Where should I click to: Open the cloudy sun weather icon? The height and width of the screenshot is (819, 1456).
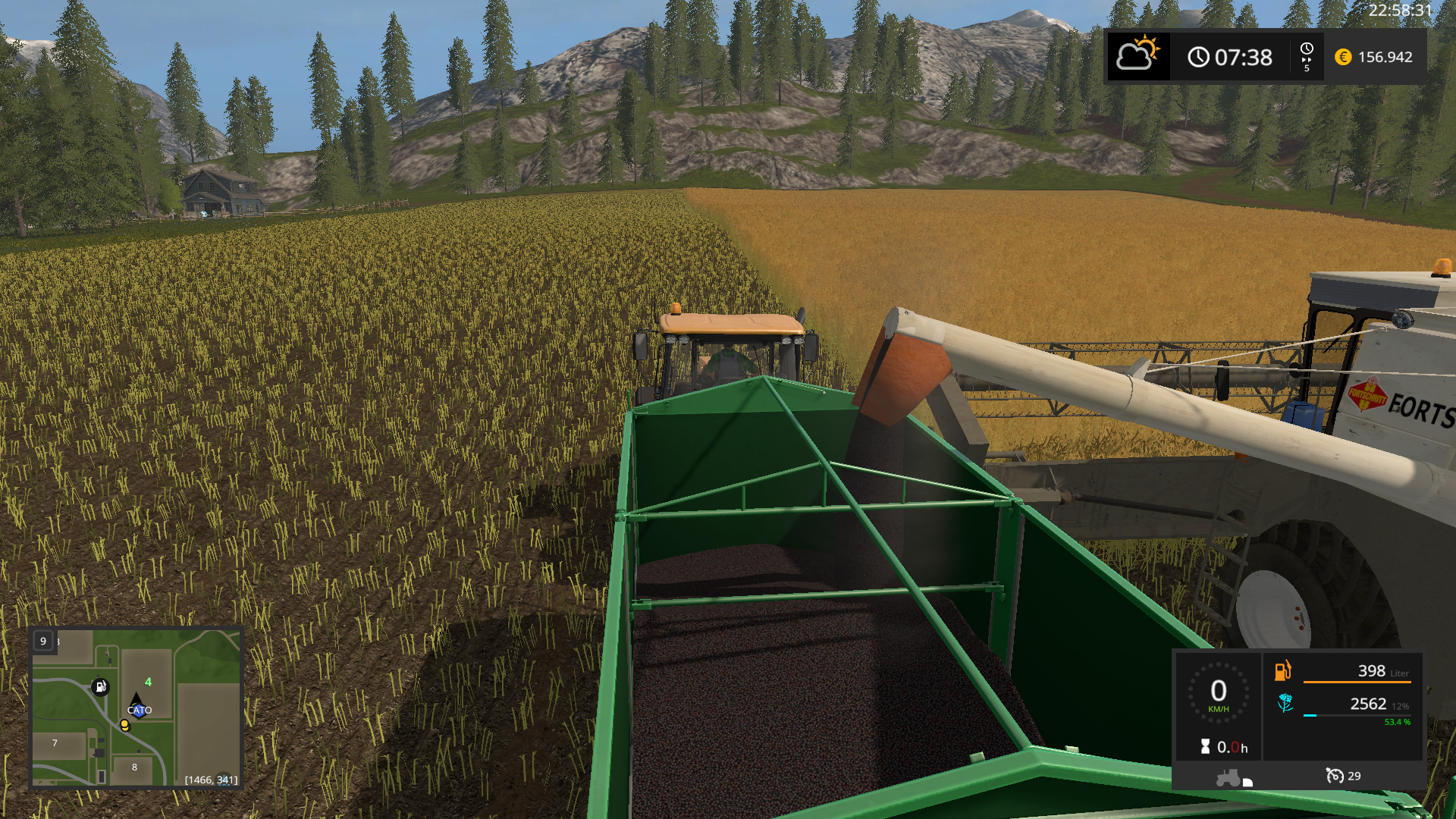coord(1137,55)
